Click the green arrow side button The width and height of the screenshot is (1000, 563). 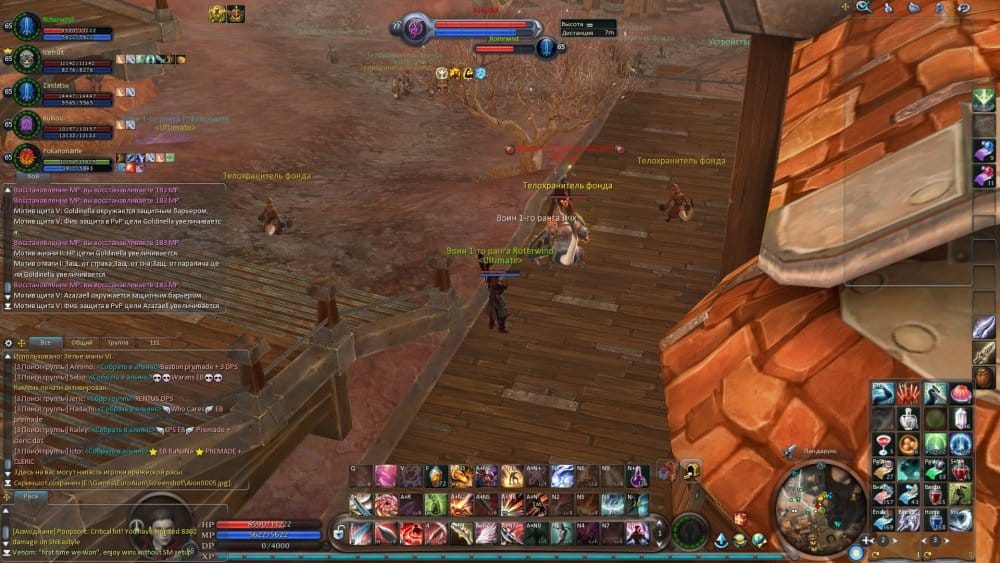click(984, 98)
